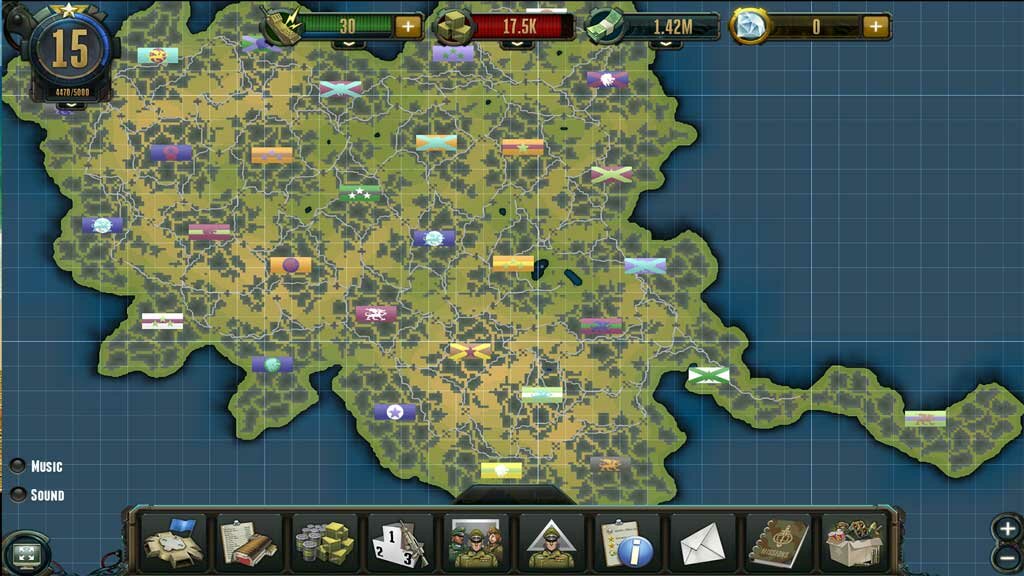1024x576 pixels.
Task: Open the single commander profile icon
Action: coord(551,543)
